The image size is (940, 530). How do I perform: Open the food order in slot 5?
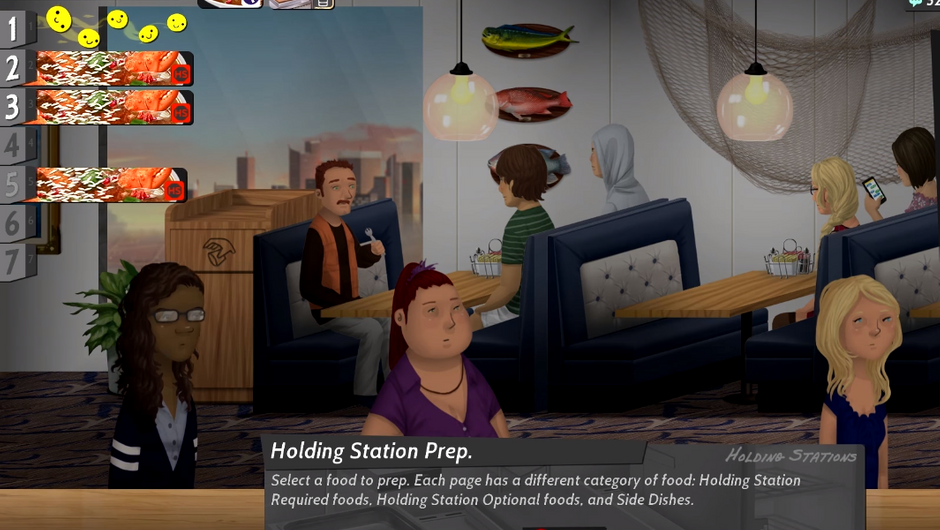click(108, 185)
